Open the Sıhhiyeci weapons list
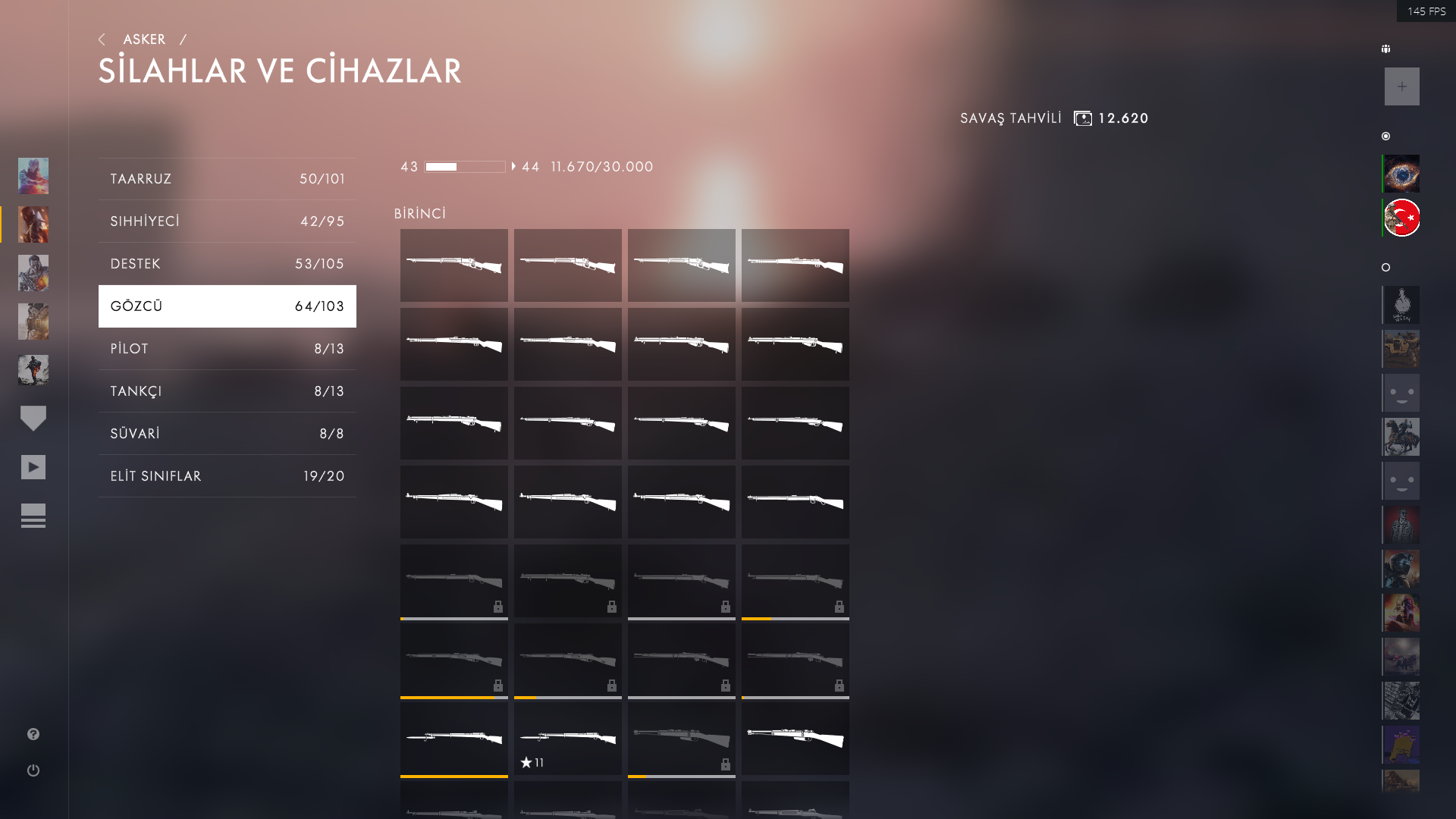Screen dimensions: 1456x819 point(227,221)
